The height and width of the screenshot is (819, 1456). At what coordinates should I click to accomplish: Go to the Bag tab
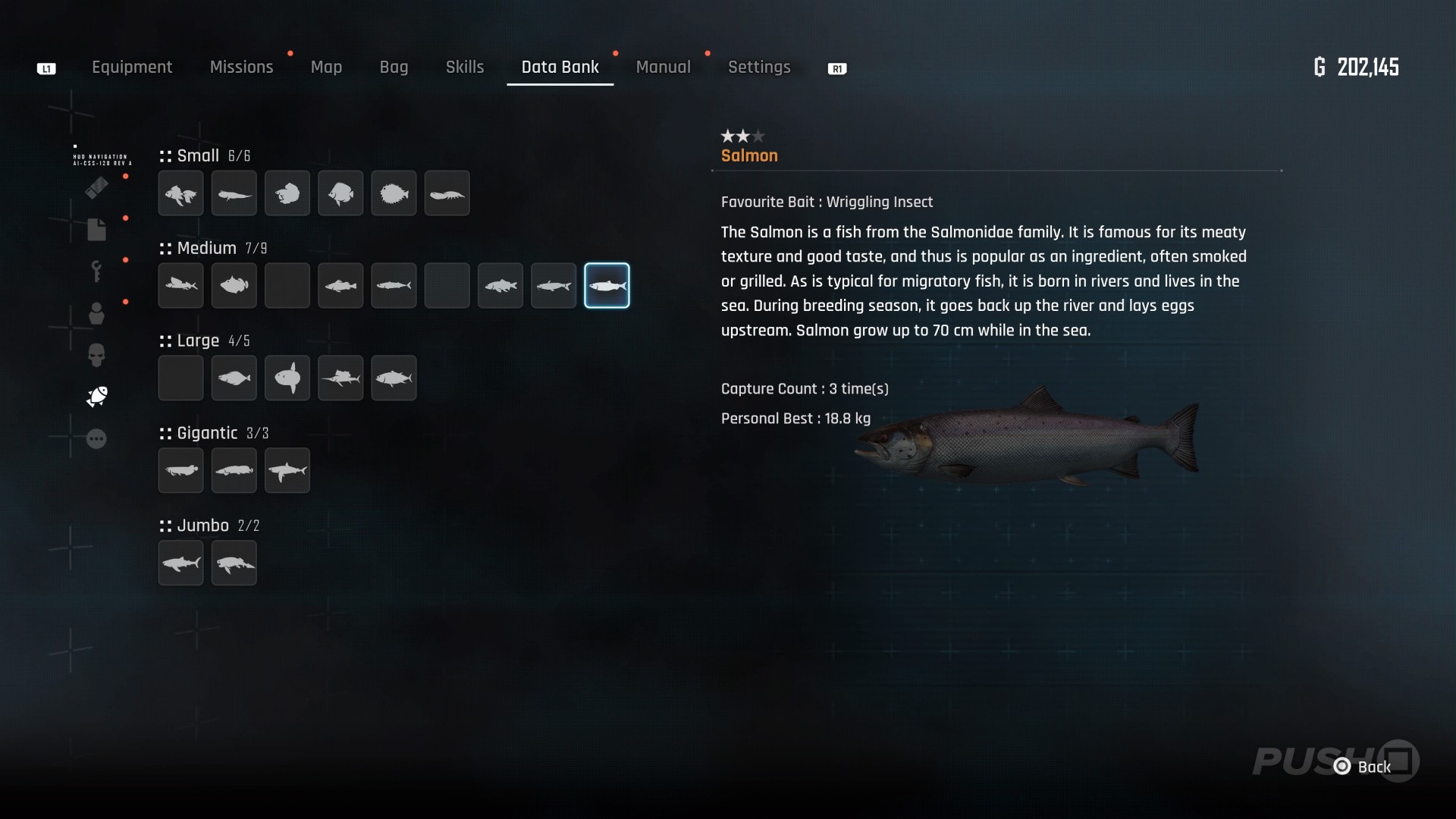[x=394, y=67]
